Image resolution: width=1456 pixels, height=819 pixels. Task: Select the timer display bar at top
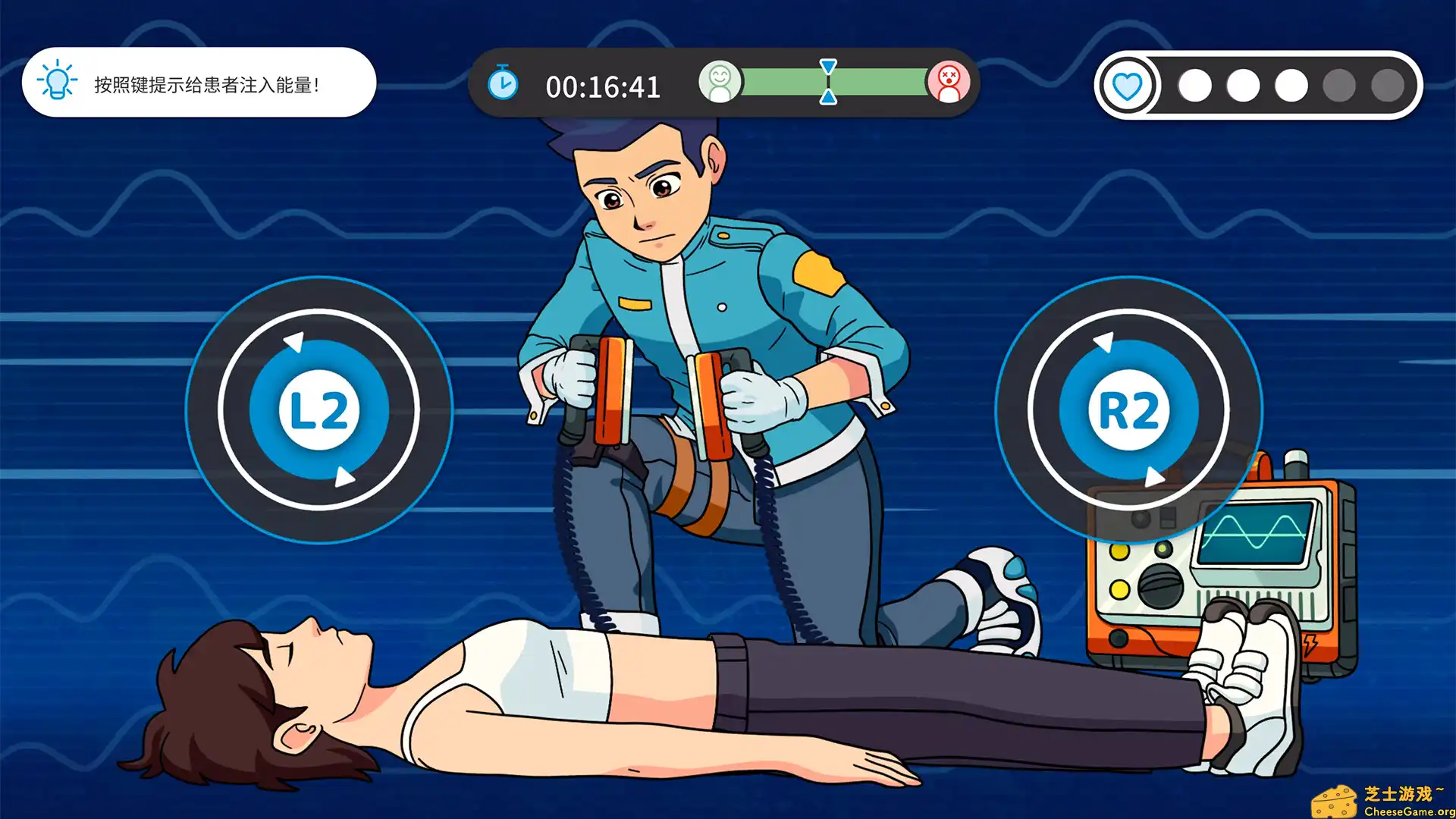tap(603, 85)
